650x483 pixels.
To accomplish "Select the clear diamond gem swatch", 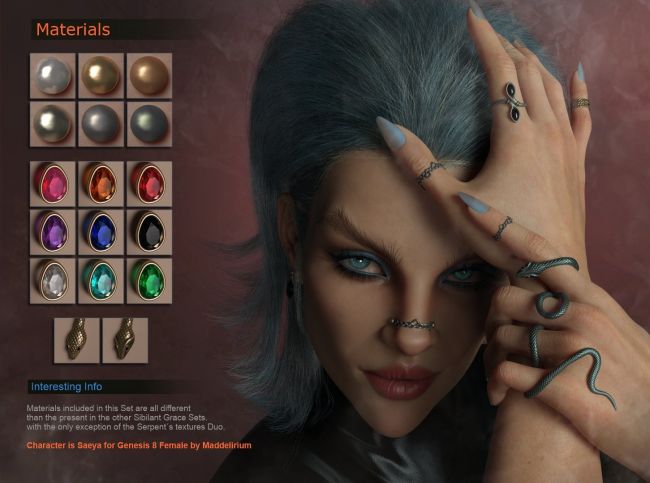I will [x=52, y=280].
